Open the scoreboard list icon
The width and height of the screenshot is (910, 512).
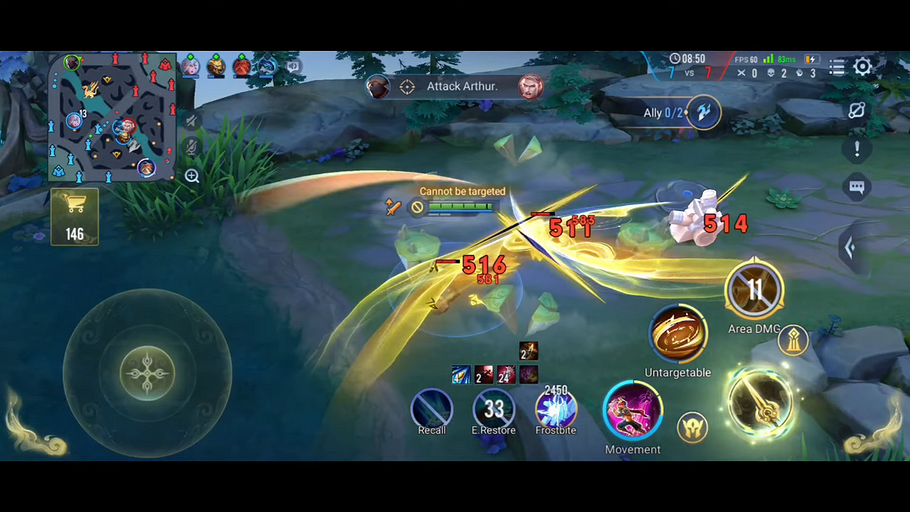point(836,67)
